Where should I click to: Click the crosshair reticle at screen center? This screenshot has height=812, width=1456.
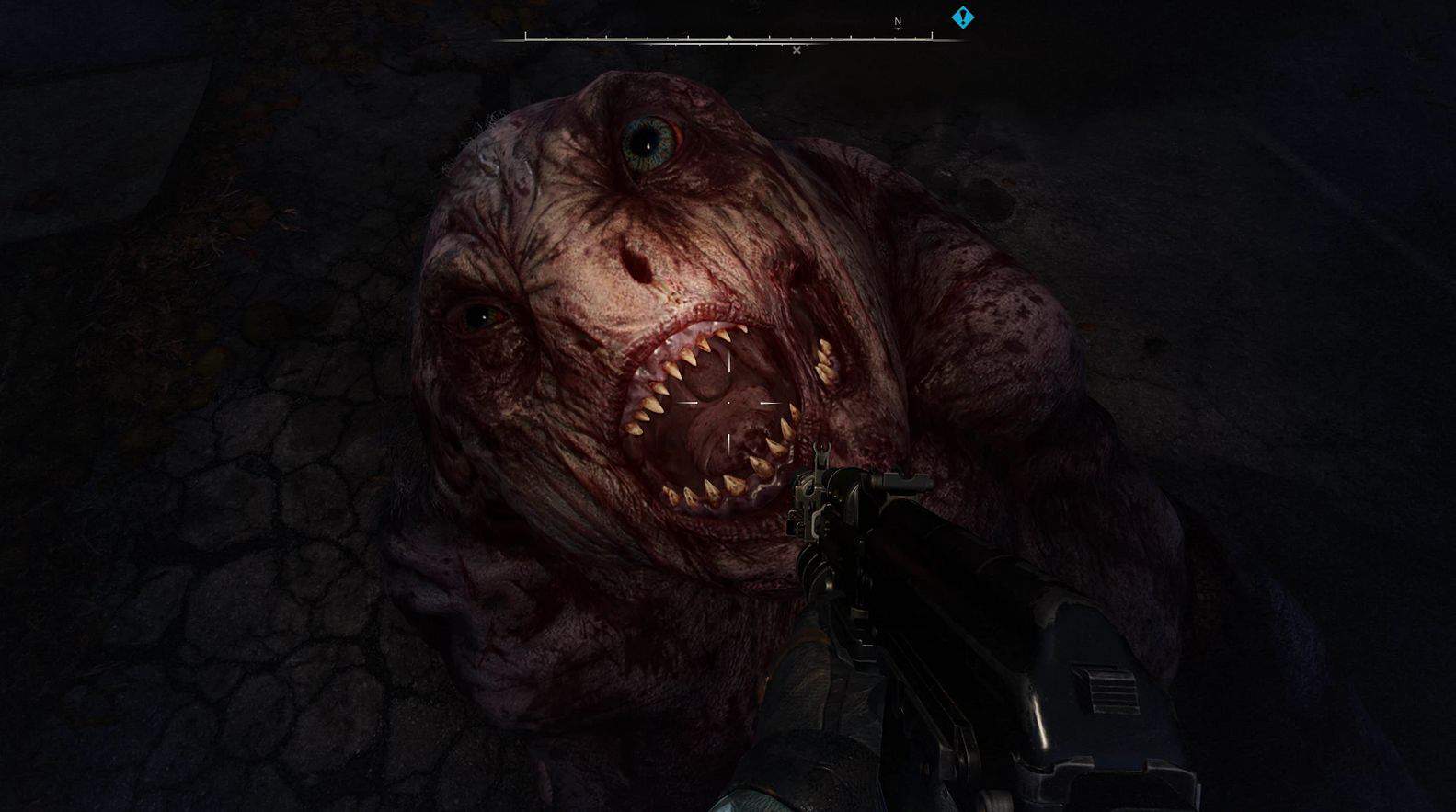point(728,405)
